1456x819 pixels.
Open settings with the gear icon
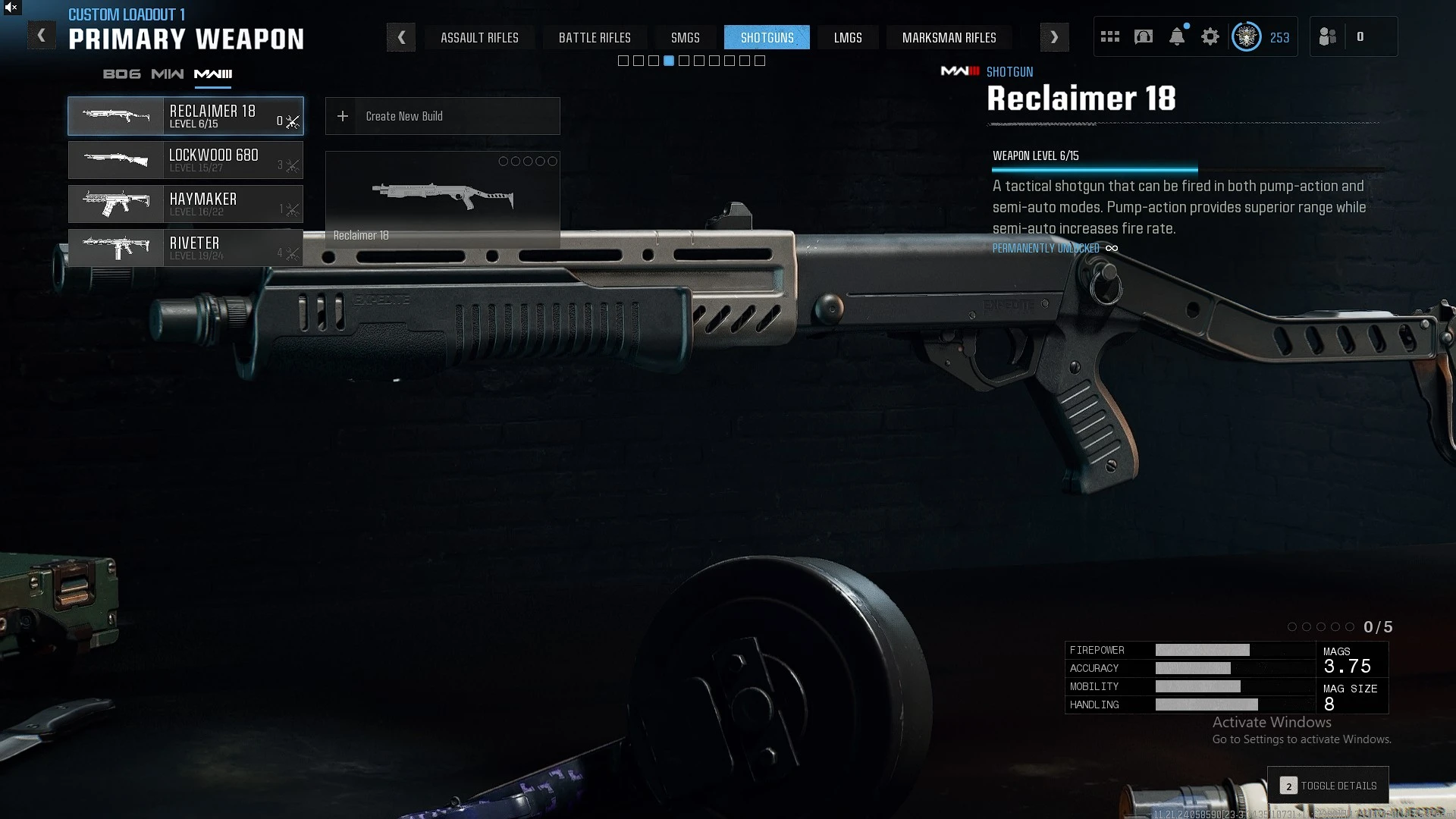pyautogui.click(x=1210, y=36)
